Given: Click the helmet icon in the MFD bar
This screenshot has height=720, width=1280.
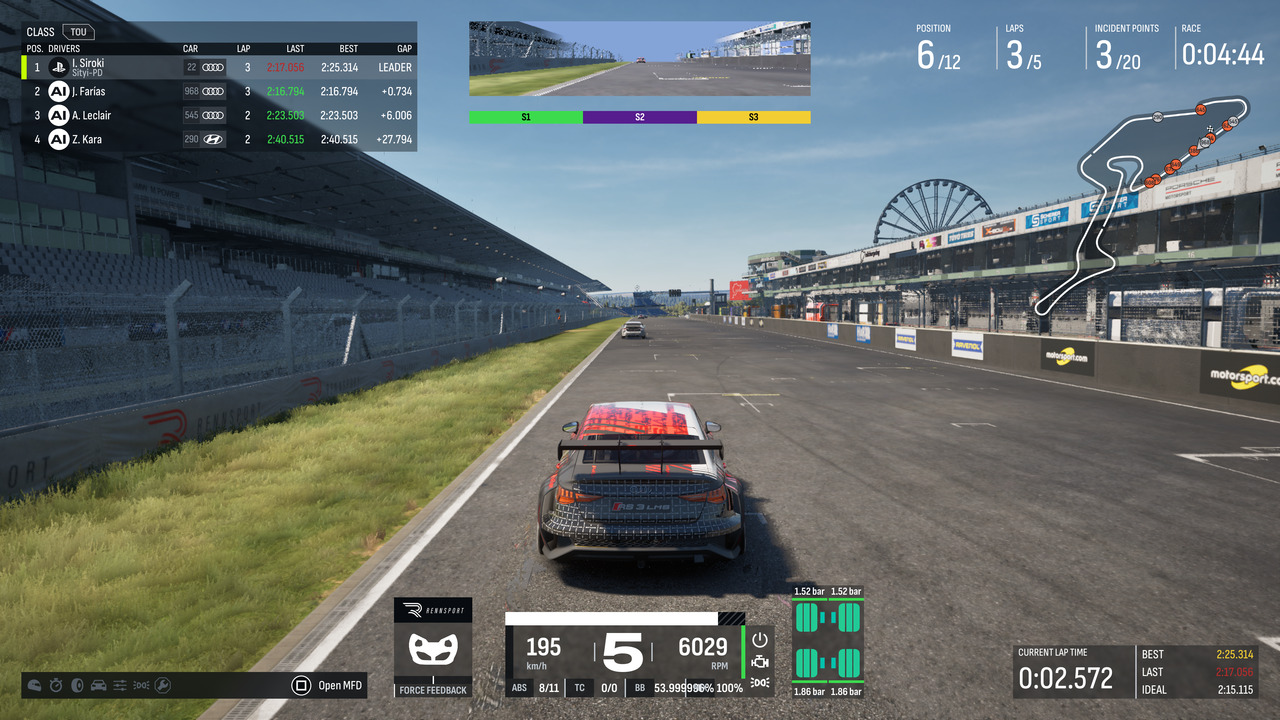Looking at the screenshot, I should (x=35, y=685).
